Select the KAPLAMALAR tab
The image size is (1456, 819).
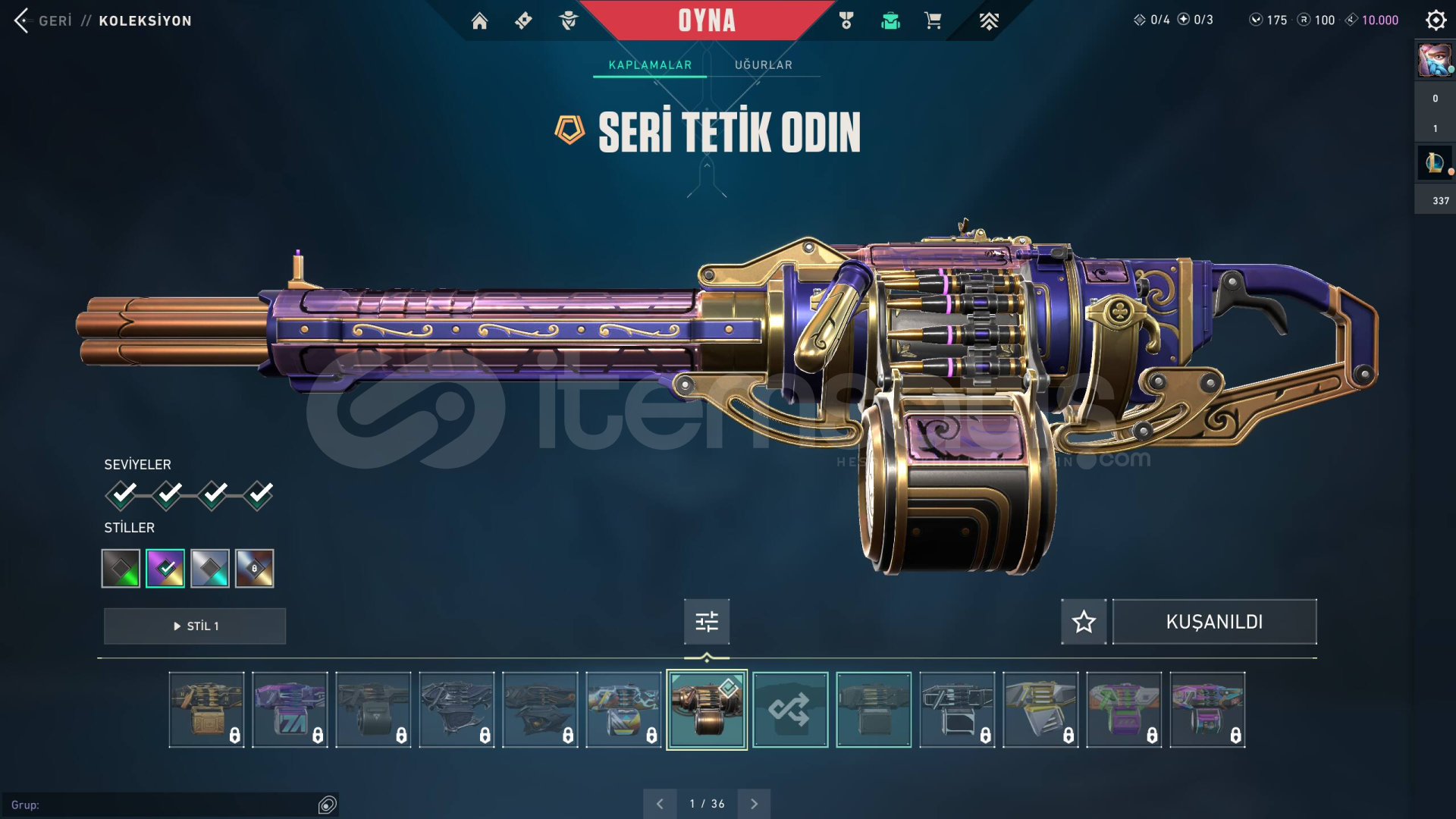pyautogui.click(x=650, y=65)
